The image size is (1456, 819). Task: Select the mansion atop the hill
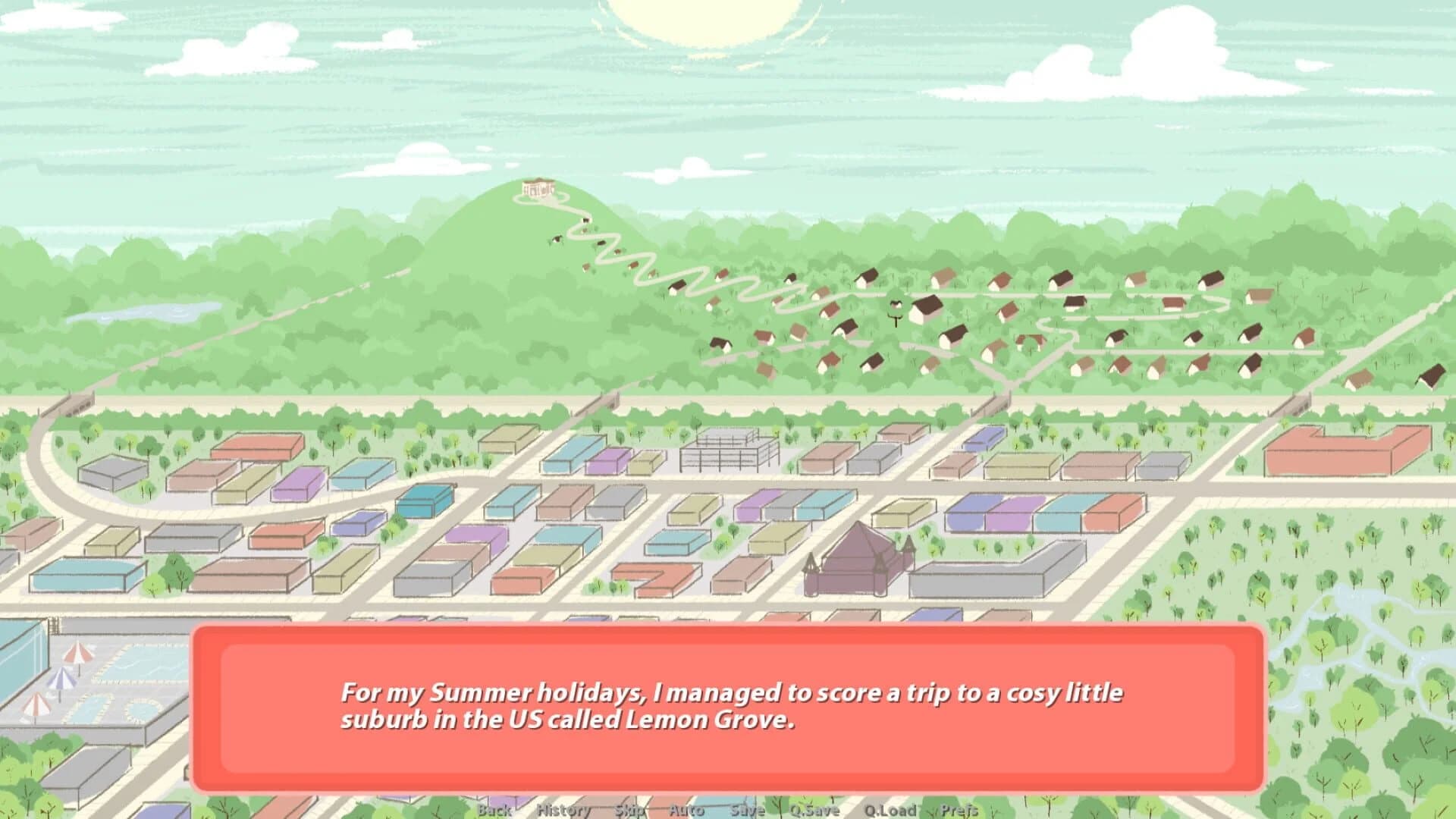537,189
